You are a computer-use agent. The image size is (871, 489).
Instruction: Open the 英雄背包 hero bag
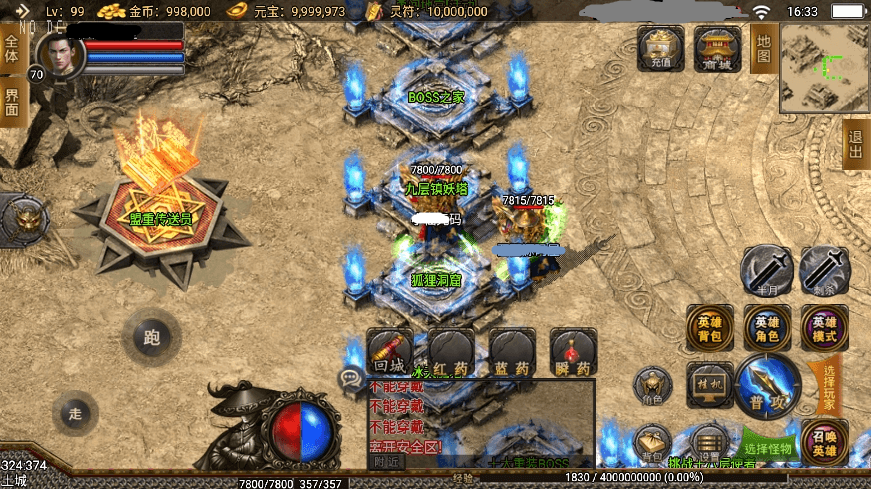(x=710, y=329)
